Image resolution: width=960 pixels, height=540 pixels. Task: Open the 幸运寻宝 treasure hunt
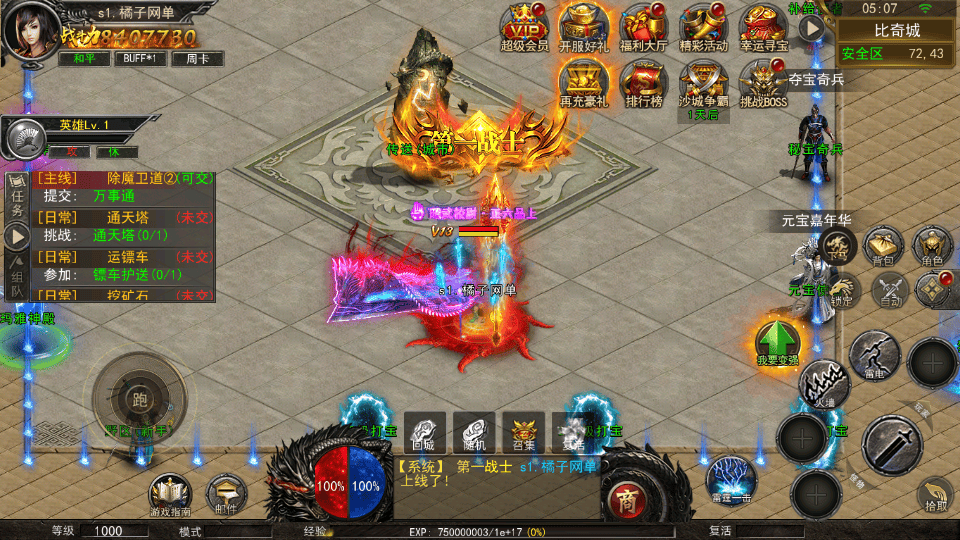tap(764, 26)
